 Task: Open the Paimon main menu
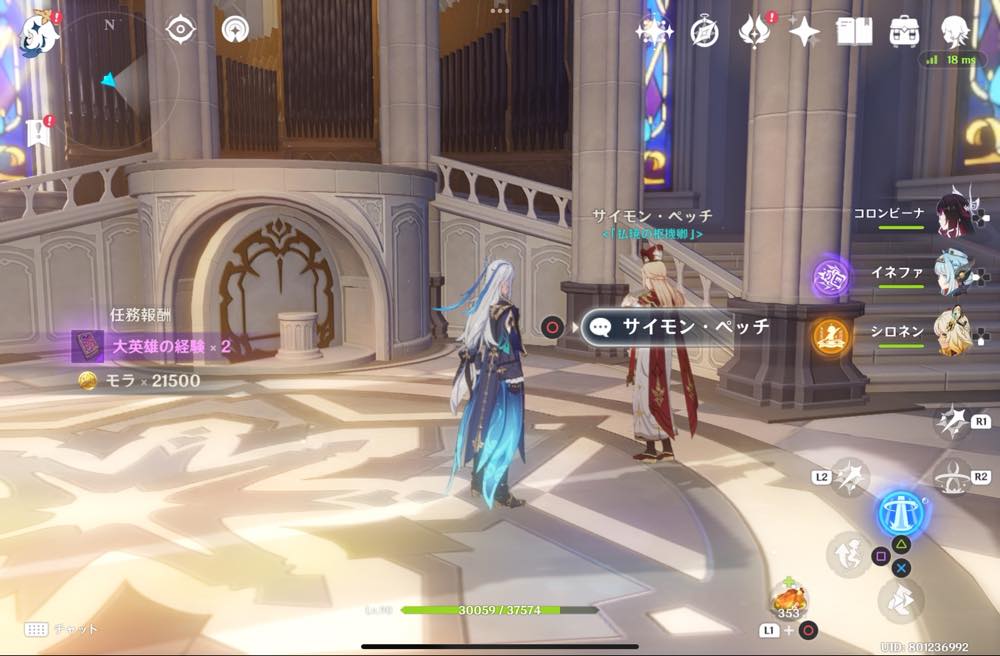click(39, 31)
